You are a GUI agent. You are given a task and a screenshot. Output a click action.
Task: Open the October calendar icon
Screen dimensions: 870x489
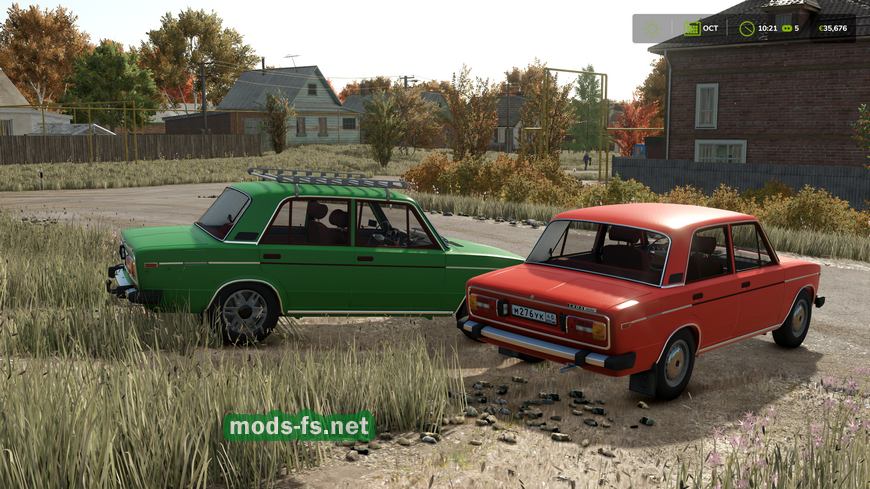[x=692, y=28]
